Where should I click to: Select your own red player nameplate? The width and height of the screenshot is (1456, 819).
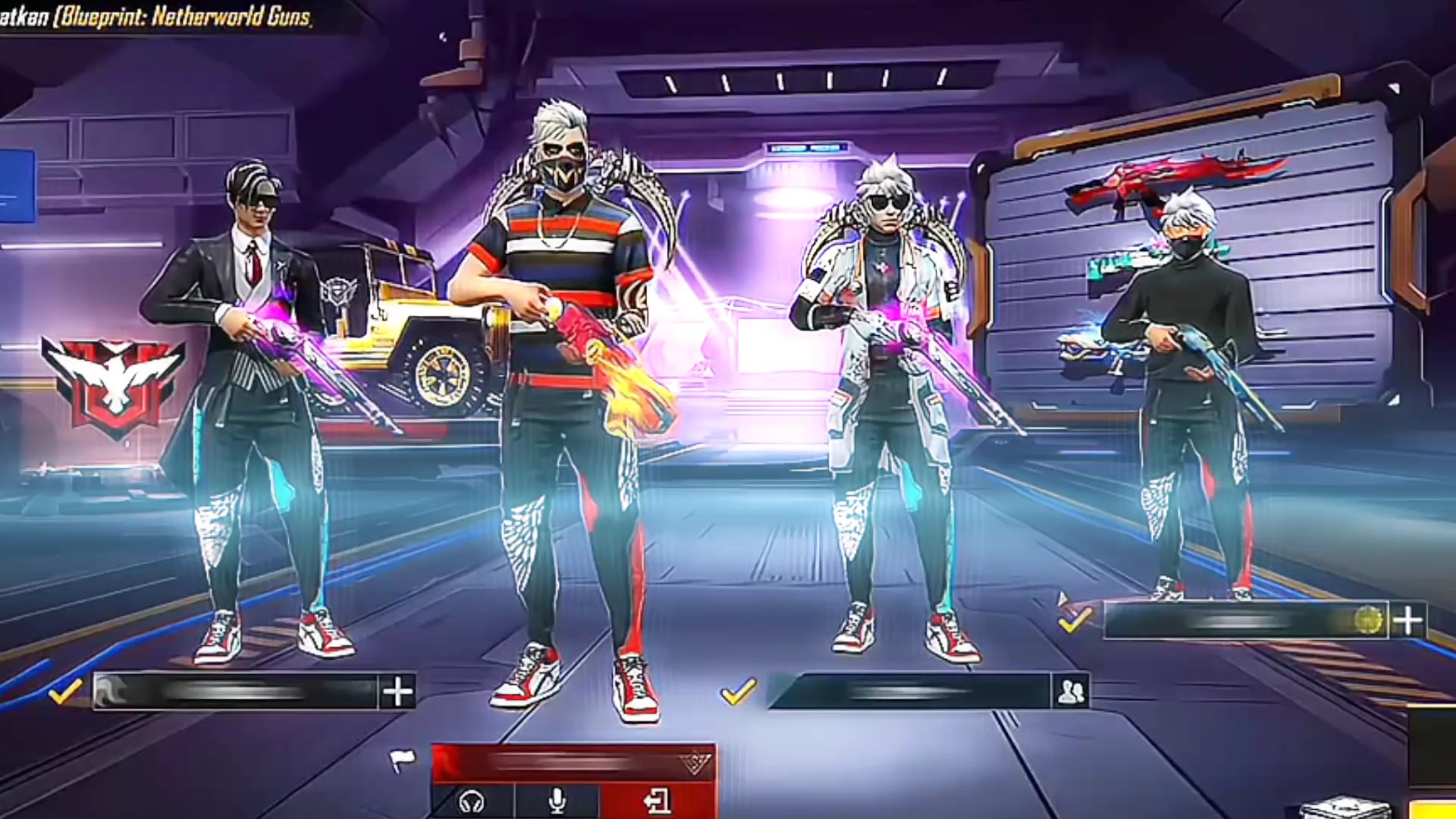click(x=573, y=762)
